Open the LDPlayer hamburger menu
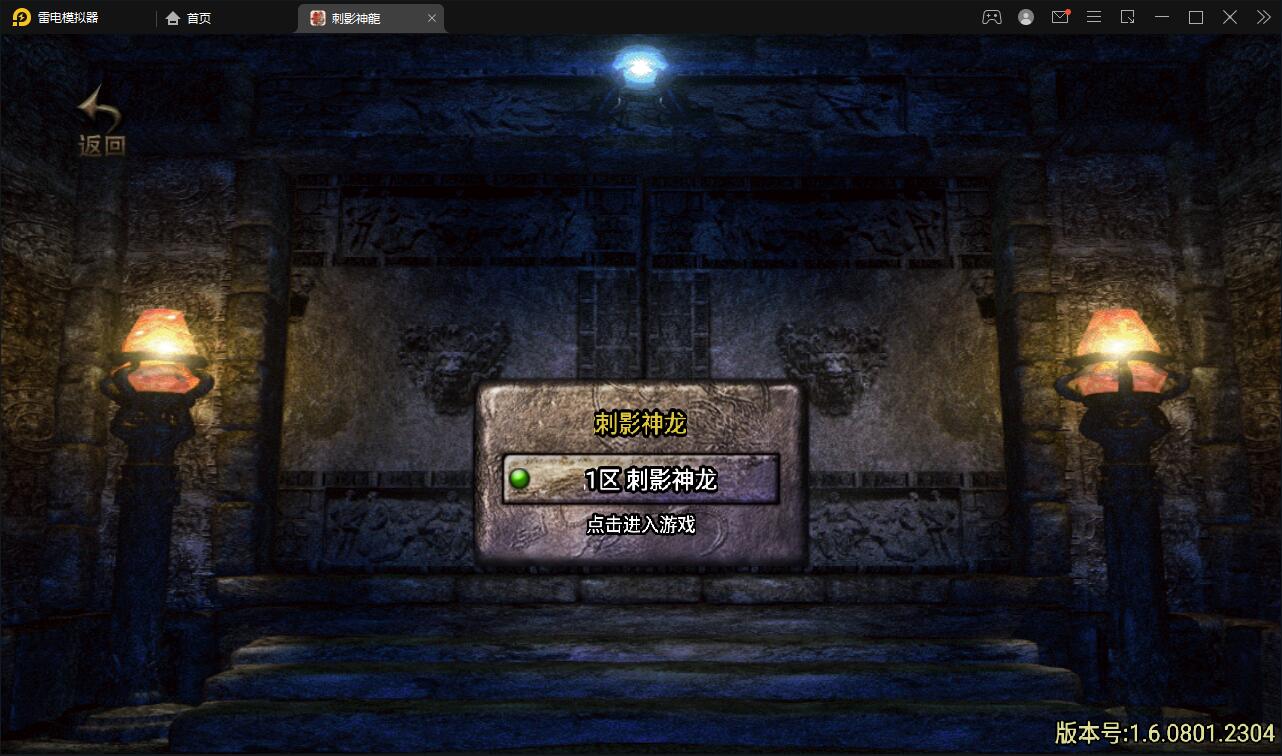Screen dimensions: 1282x756 [x=1093, y=17]
